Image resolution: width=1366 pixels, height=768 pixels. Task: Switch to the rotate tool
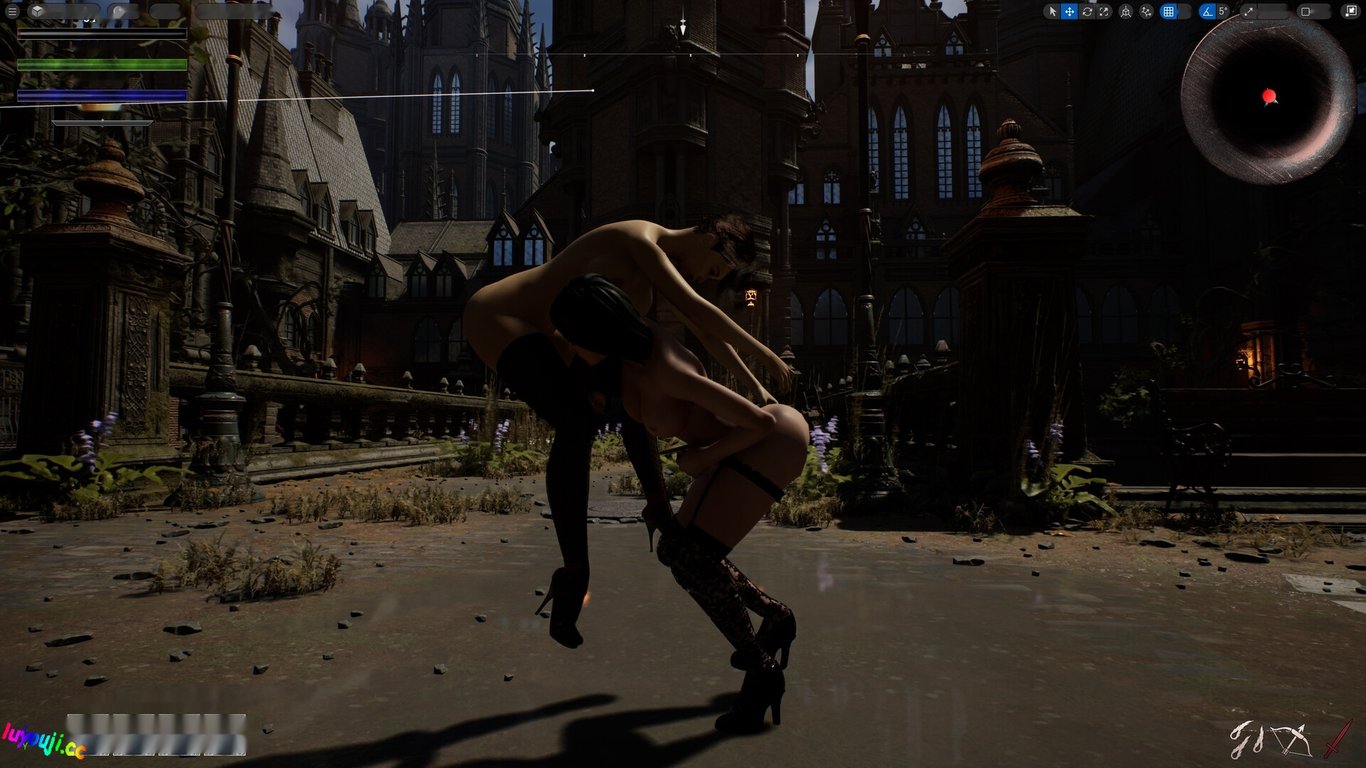pos(1087,12)
